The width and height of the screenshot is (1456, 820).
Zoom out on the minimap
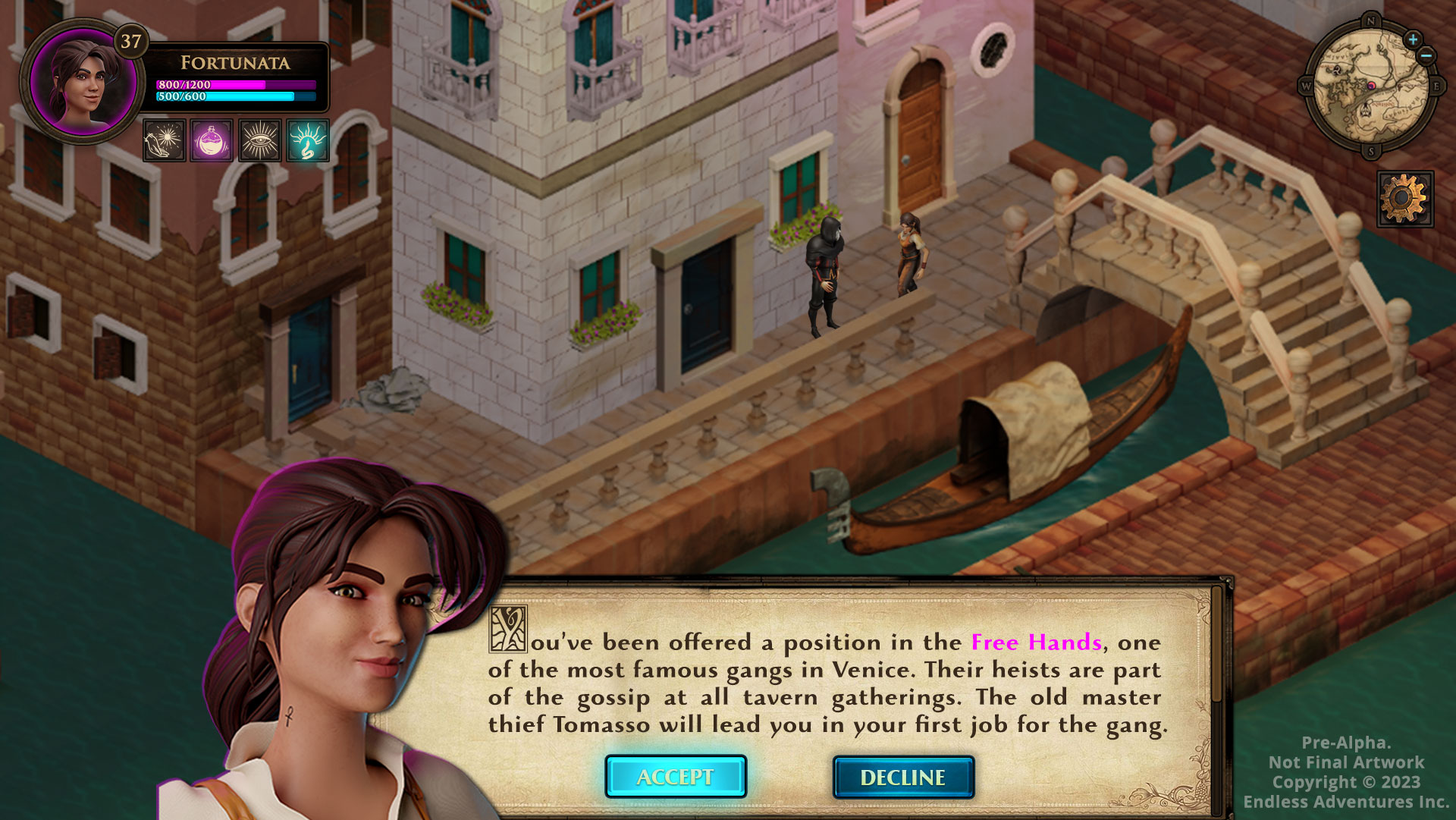(1426, 55)
